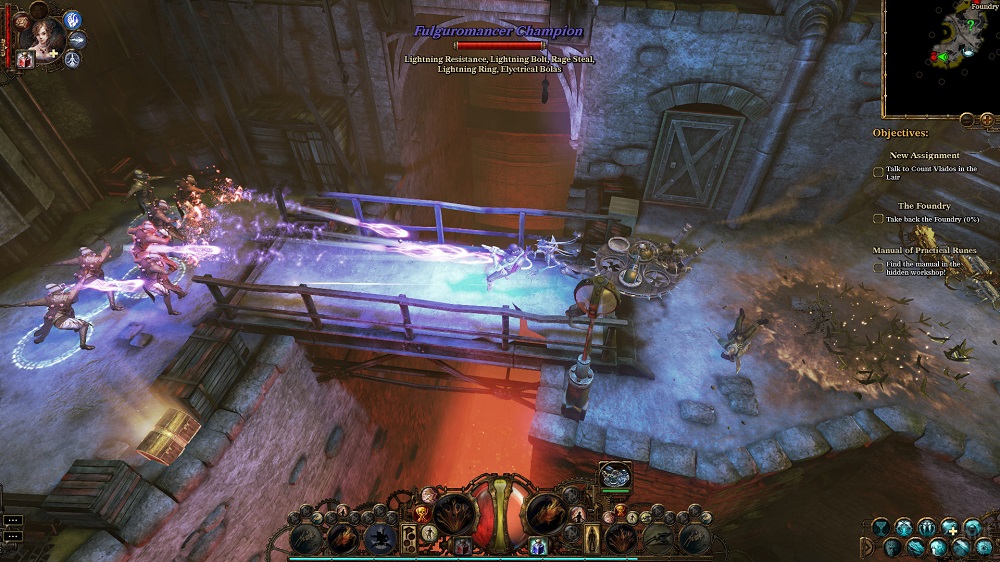Toggle the Foundry objective checkbox

(878, 219)
